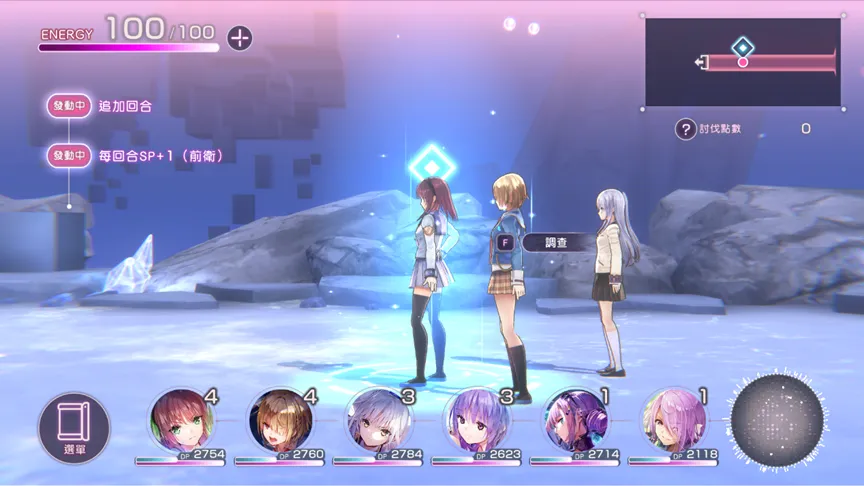Select the red-haired character portrait
The width and height of the screenshot is (864, 486).
[181, 420]
